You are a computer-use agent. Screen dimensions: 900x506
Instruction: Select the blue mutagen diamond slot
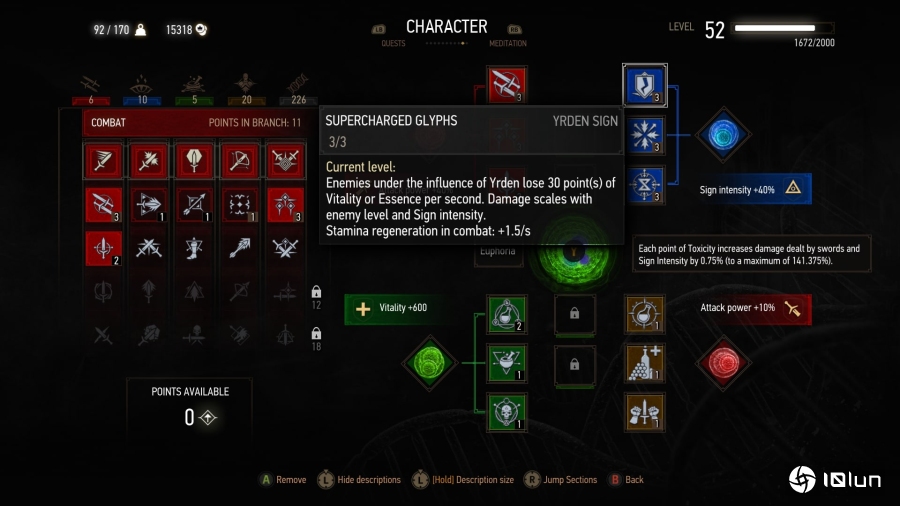pos(722,136)
